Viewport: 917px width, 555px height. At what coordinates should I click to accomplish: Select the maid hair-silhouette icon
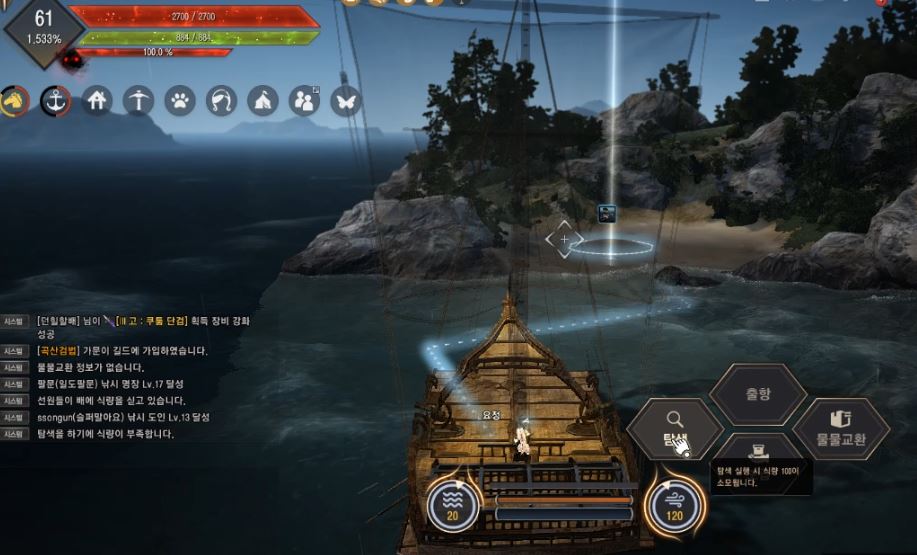pos(221,100)
